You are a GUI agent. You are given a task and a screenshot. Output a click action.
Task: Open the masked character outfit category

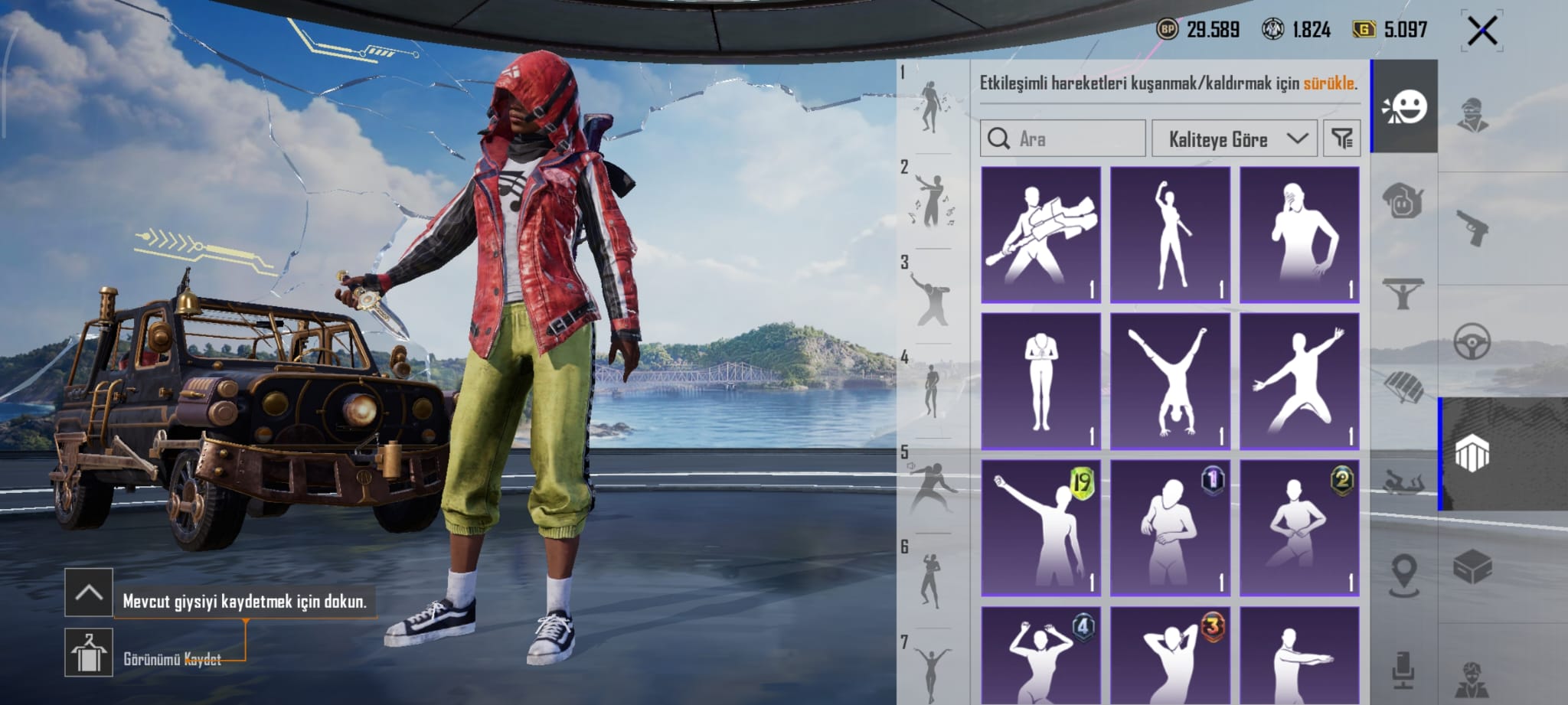(1472, 115)
